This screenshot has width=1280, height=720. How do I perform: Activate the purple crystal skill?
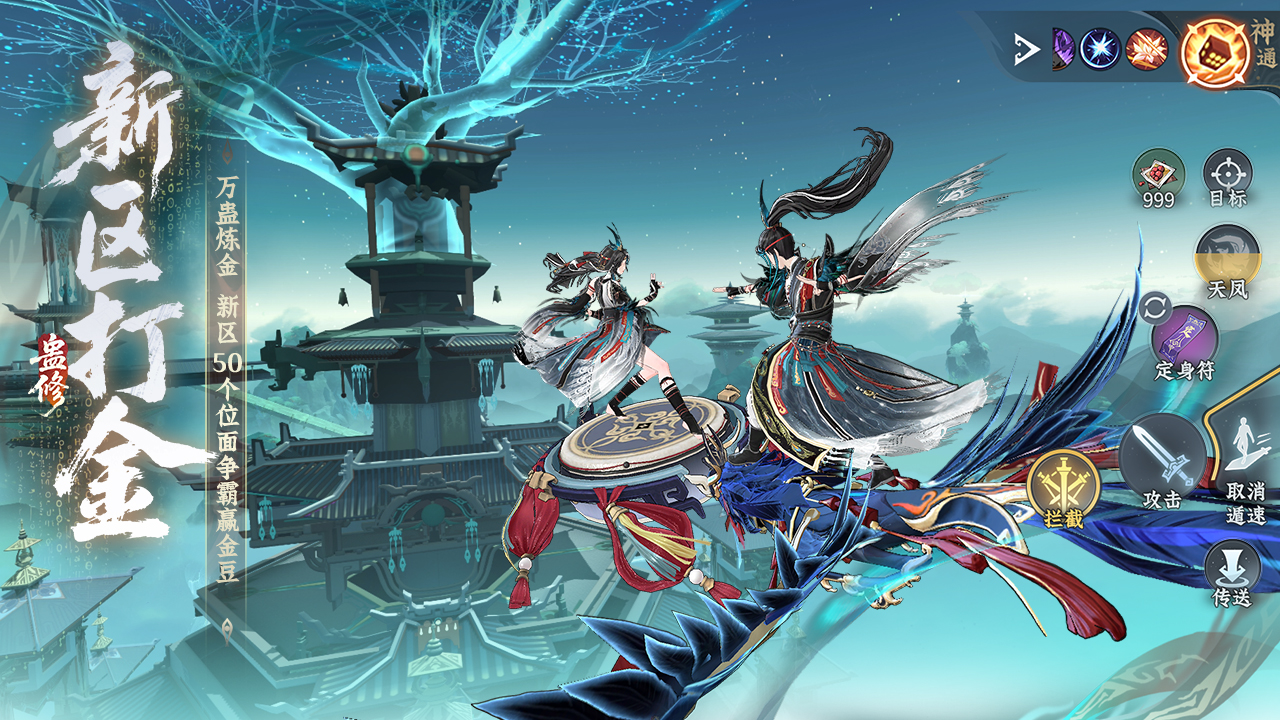[1062, 49]
